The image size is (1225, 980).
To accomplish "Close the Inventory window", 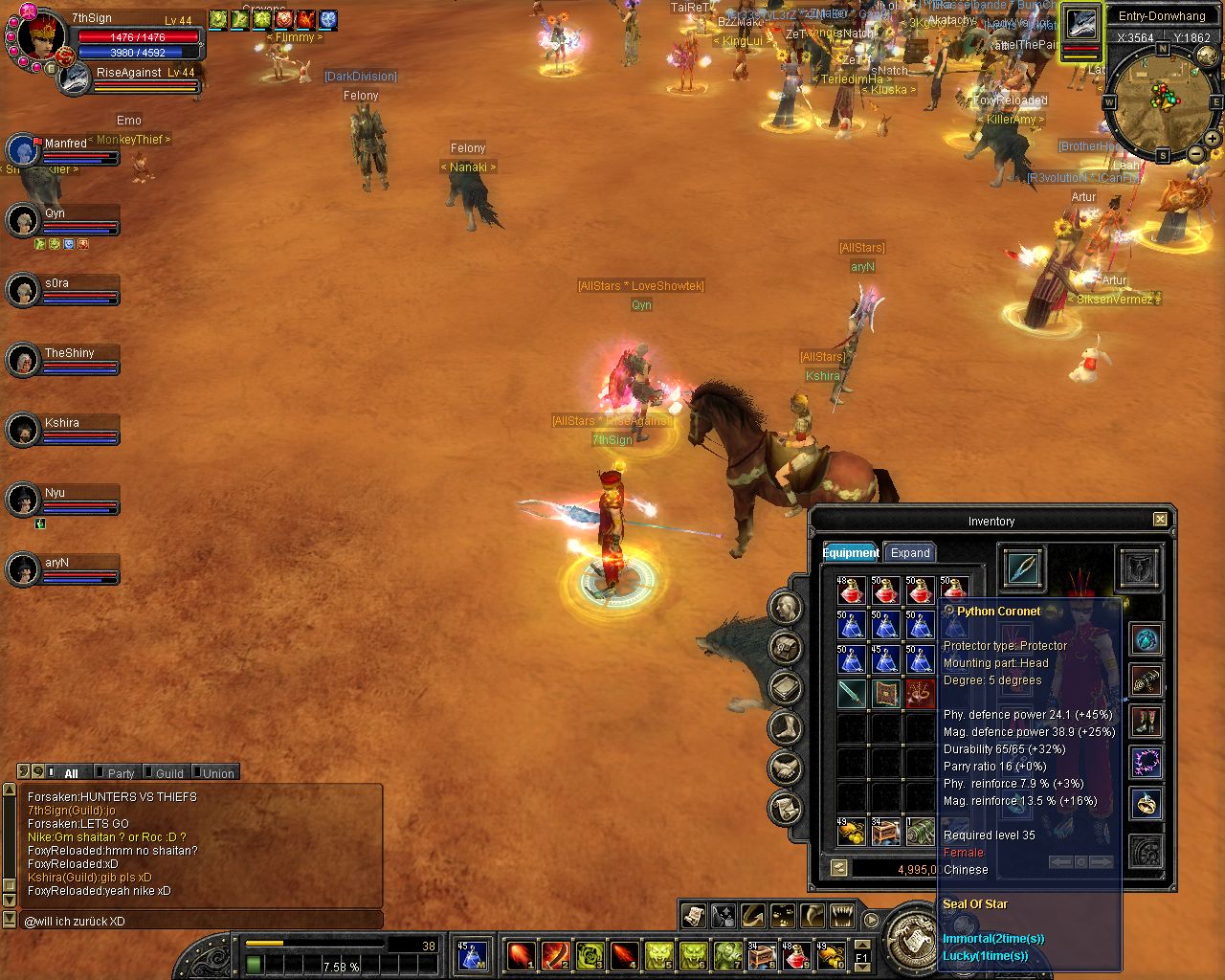I will pyautogui.click(x=1160, y=520).
